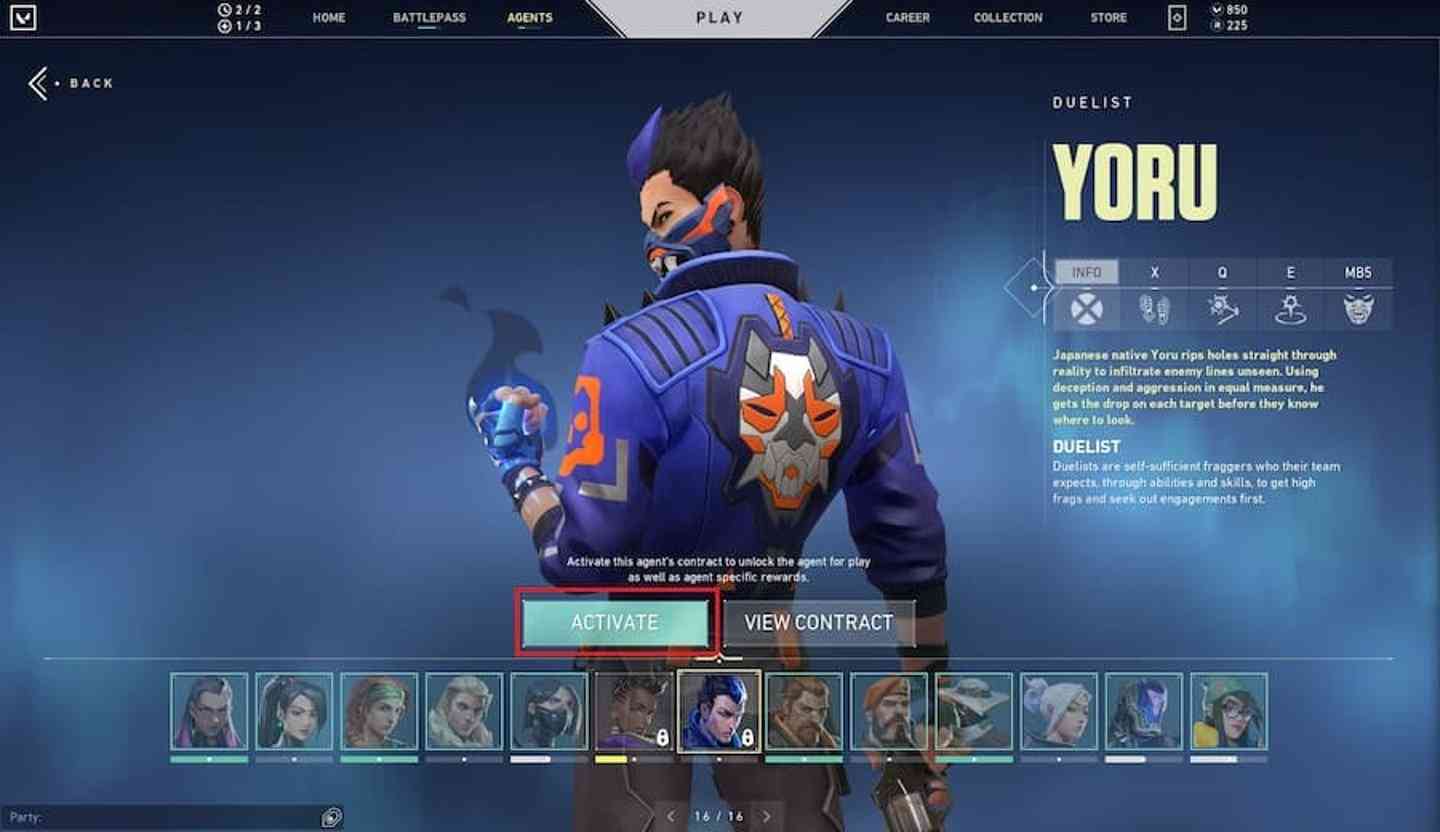Show Yoru's E ability details
1440x832 pixels.
pos(1290,308)
